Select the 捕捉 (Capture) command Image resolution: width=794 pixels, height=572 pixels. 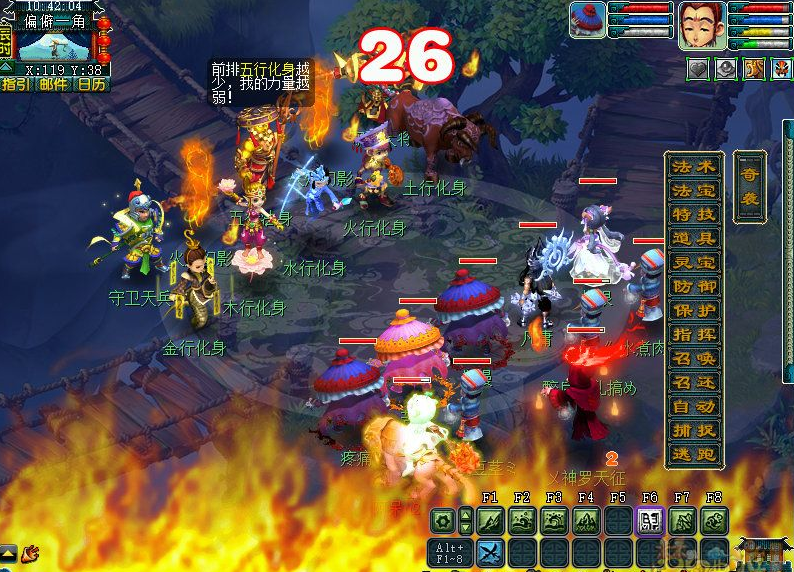click(x=694, y=430)
